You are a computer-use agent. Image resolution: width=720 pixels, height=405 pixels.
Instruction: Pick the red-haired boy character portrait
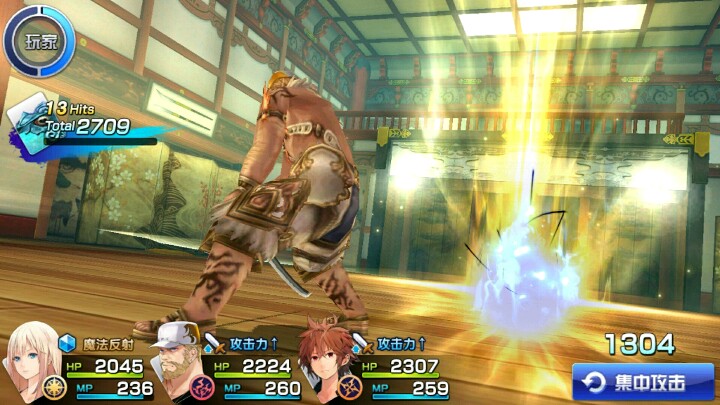[324, 358]
